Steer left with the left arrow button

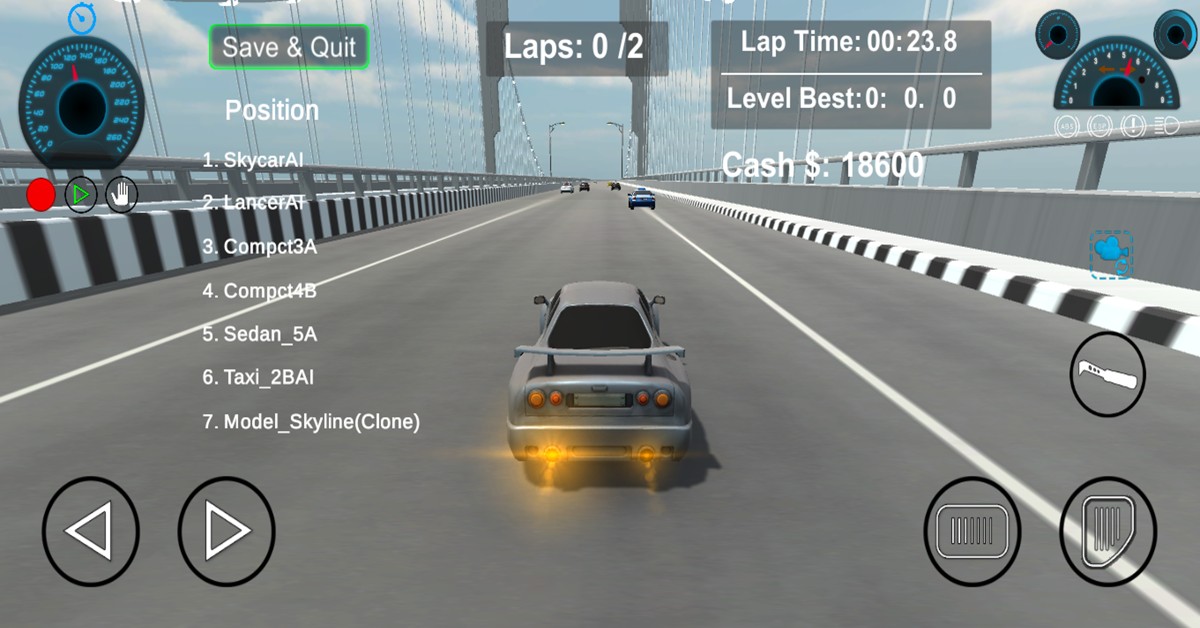pyautogui.click(x=90, y=531)
